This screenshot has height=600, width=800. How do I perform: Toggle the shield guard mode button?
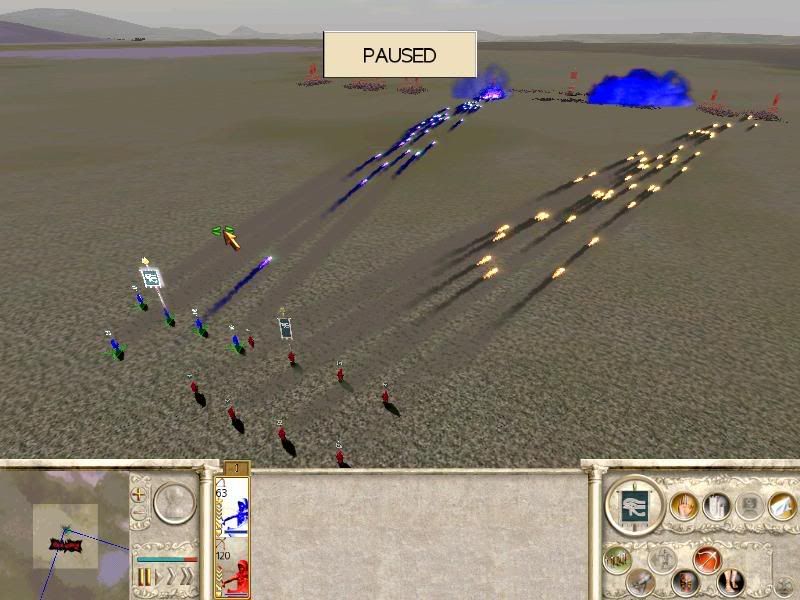pyautogui.click(x=684, y=581)
